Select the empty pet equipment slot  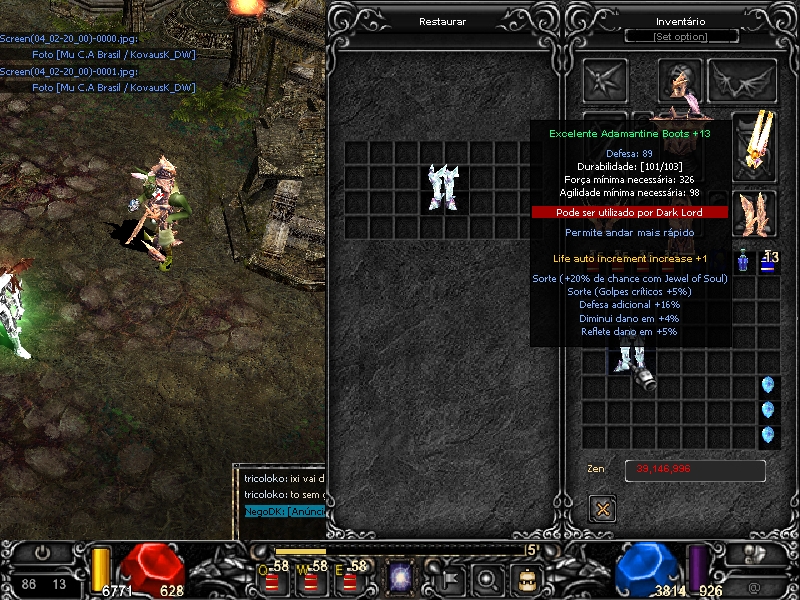(605, 80)
